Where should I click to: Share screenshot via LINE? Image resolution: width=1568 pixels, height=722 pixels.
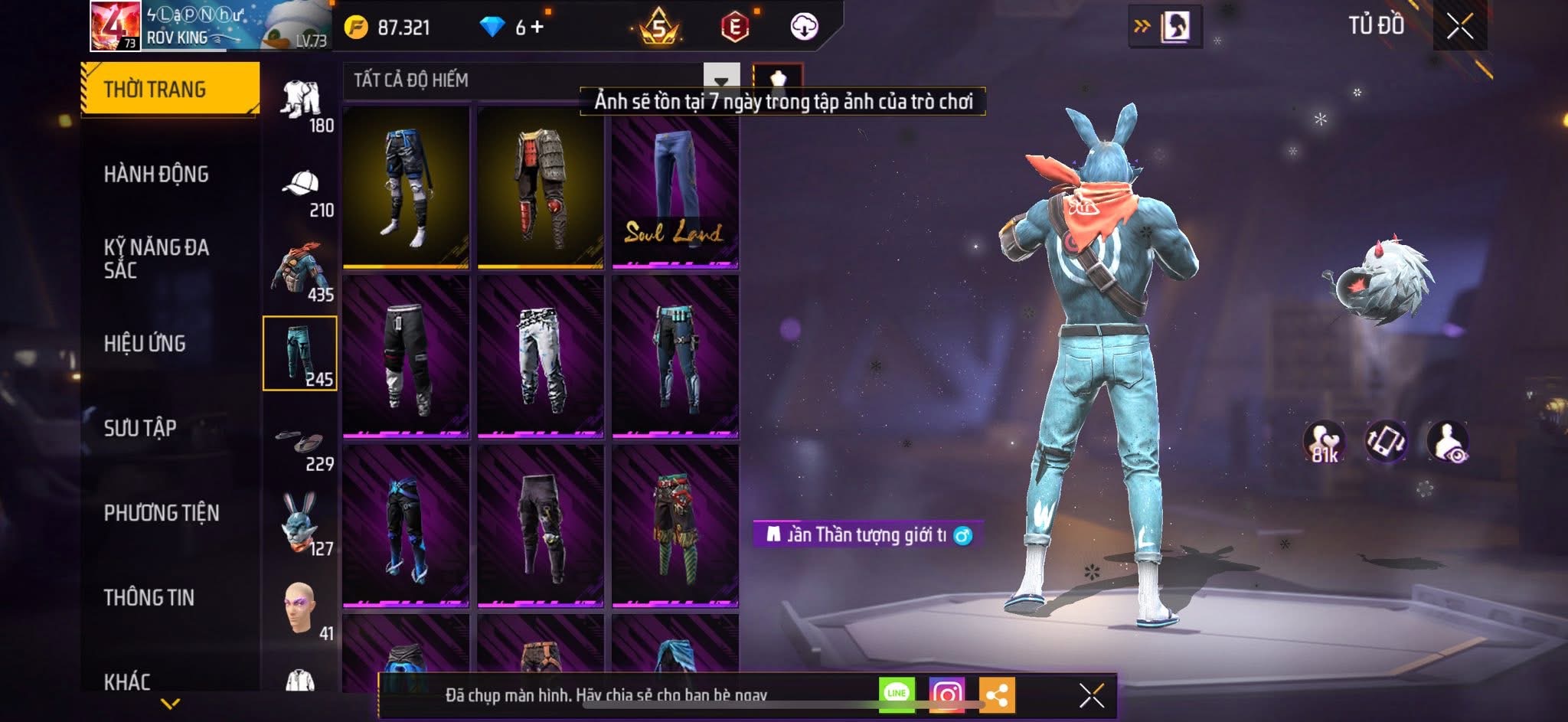coord(897,694)
